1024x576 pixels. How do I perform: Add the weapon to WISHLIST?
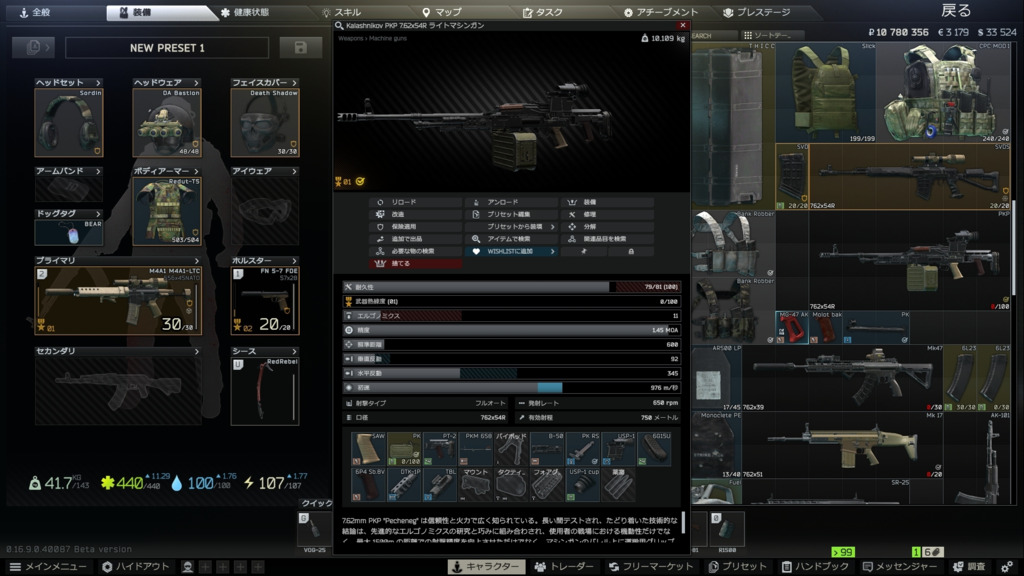pos(512,252)
